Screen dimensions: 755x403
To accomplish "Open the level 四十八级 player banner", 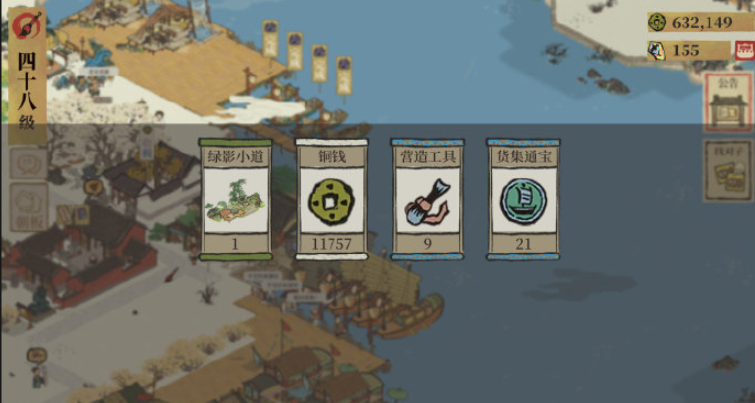I will pyautogui.click(x=27, y=75).
